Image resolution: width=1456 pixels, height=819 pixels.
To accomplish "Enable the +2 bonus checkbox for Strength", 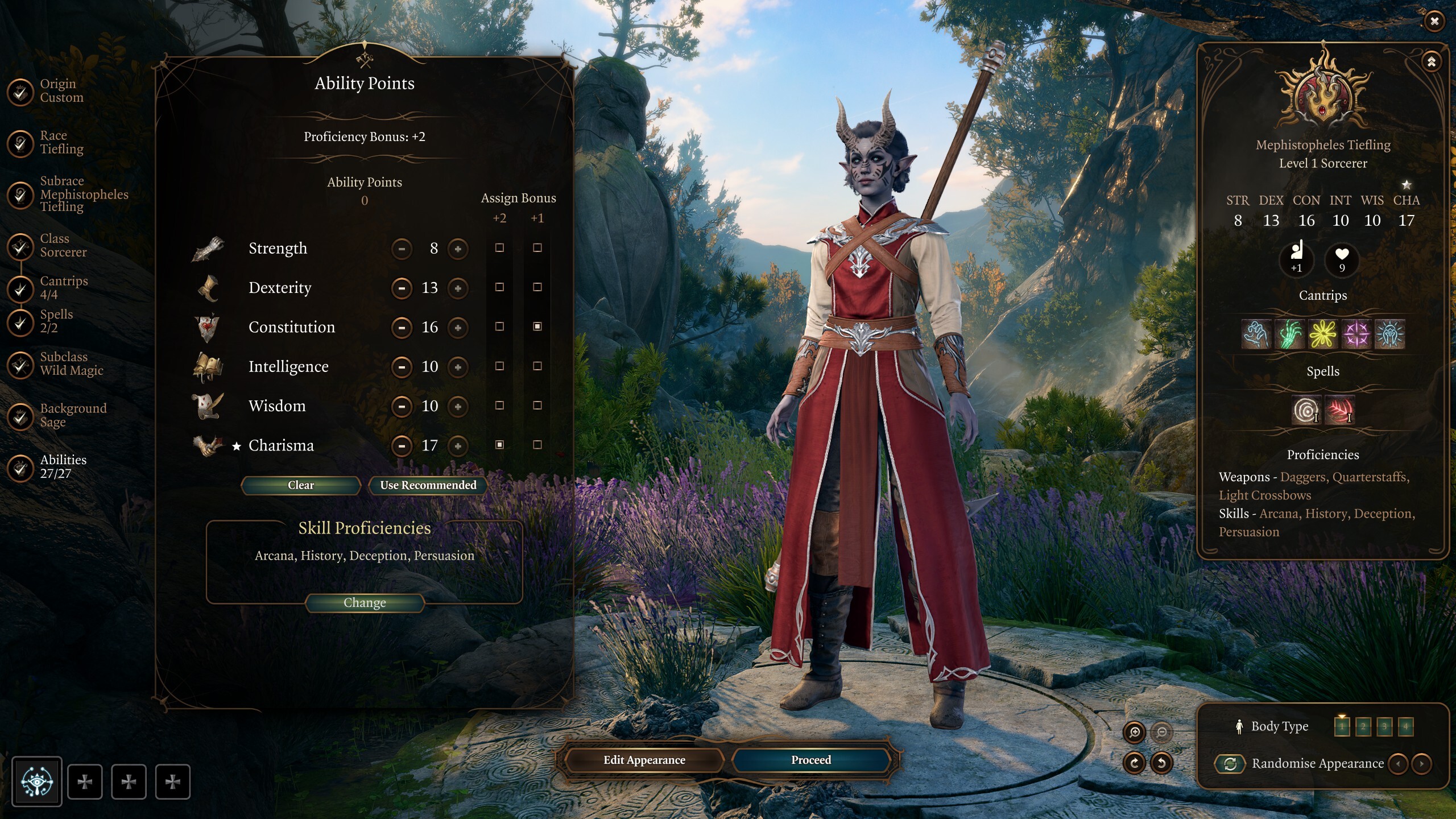I will 500,249.
